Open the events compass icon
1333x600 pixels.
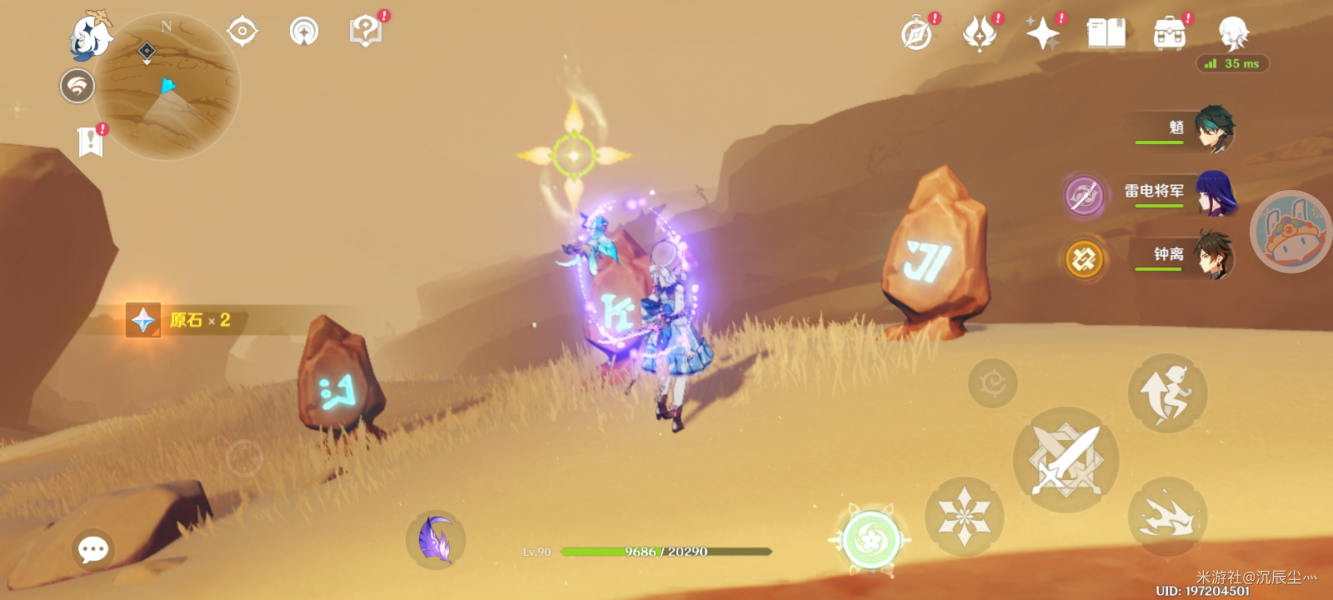[916, 34]
